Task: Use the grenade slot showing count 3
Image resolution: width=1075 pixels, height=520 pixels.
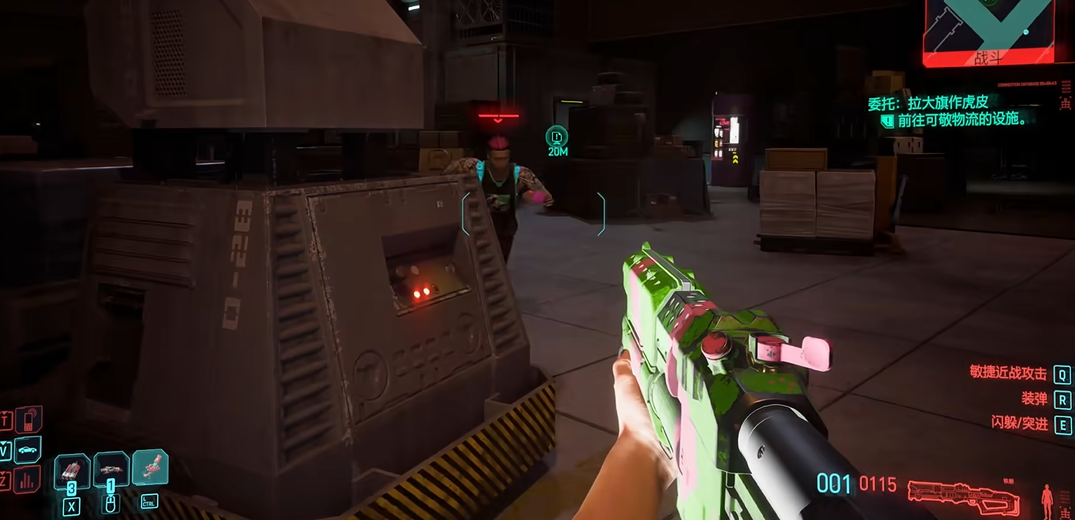Action: pos(72,469)
